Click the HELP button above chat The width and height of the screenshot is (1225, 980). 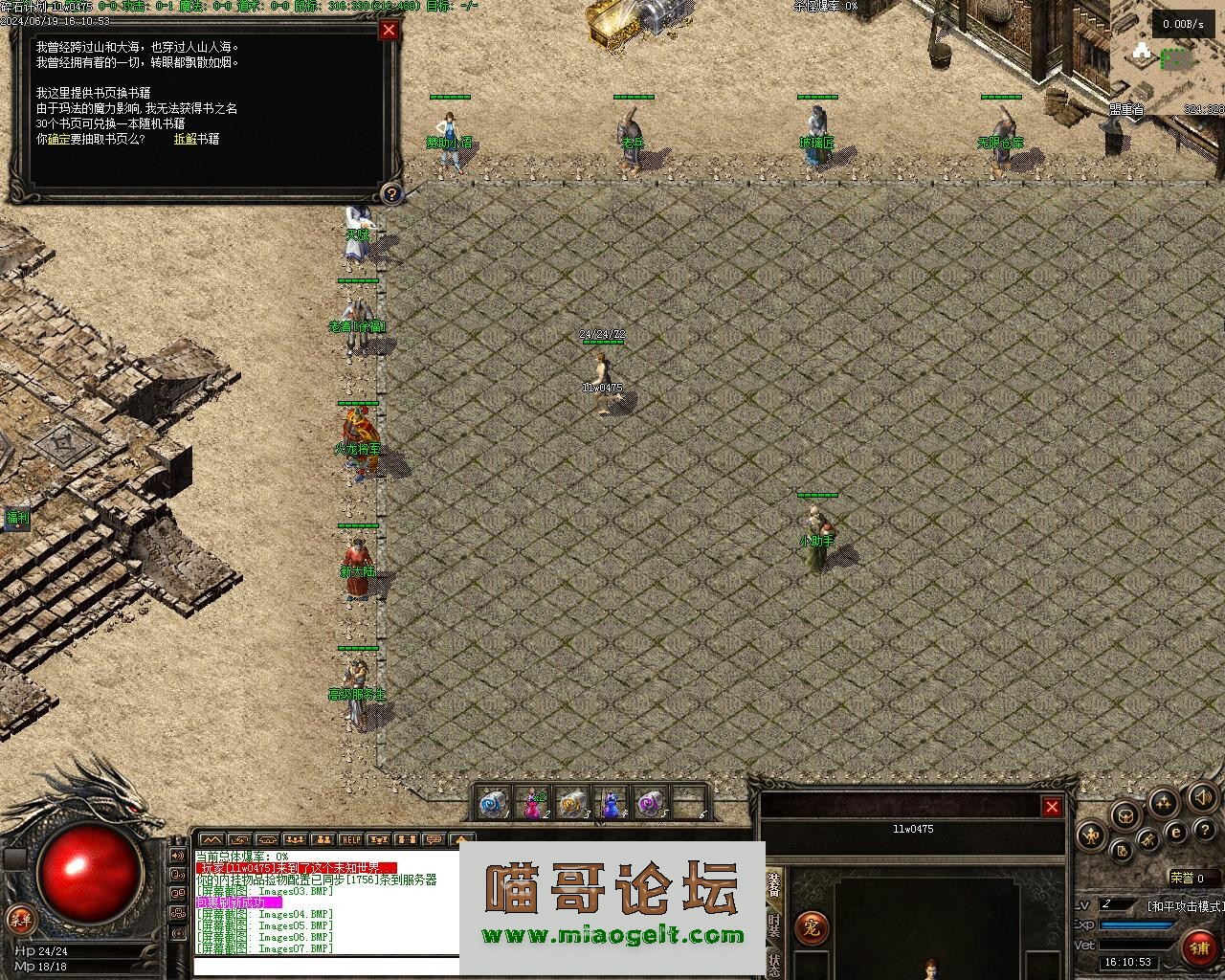click(x=351, y=840)
